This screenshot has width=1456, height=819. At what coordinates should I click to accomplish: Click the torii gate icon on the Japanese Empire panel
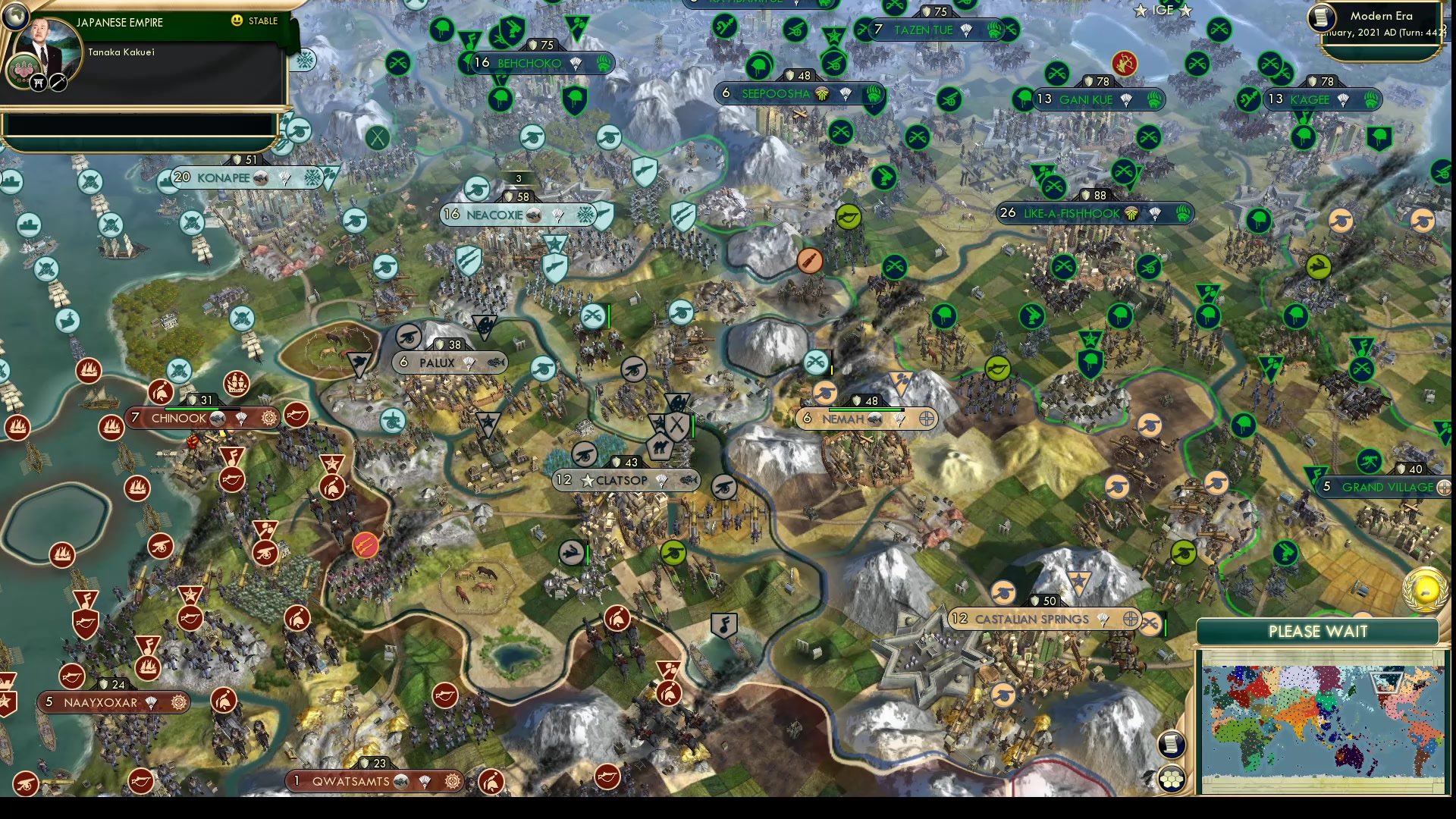coord(38,81)
